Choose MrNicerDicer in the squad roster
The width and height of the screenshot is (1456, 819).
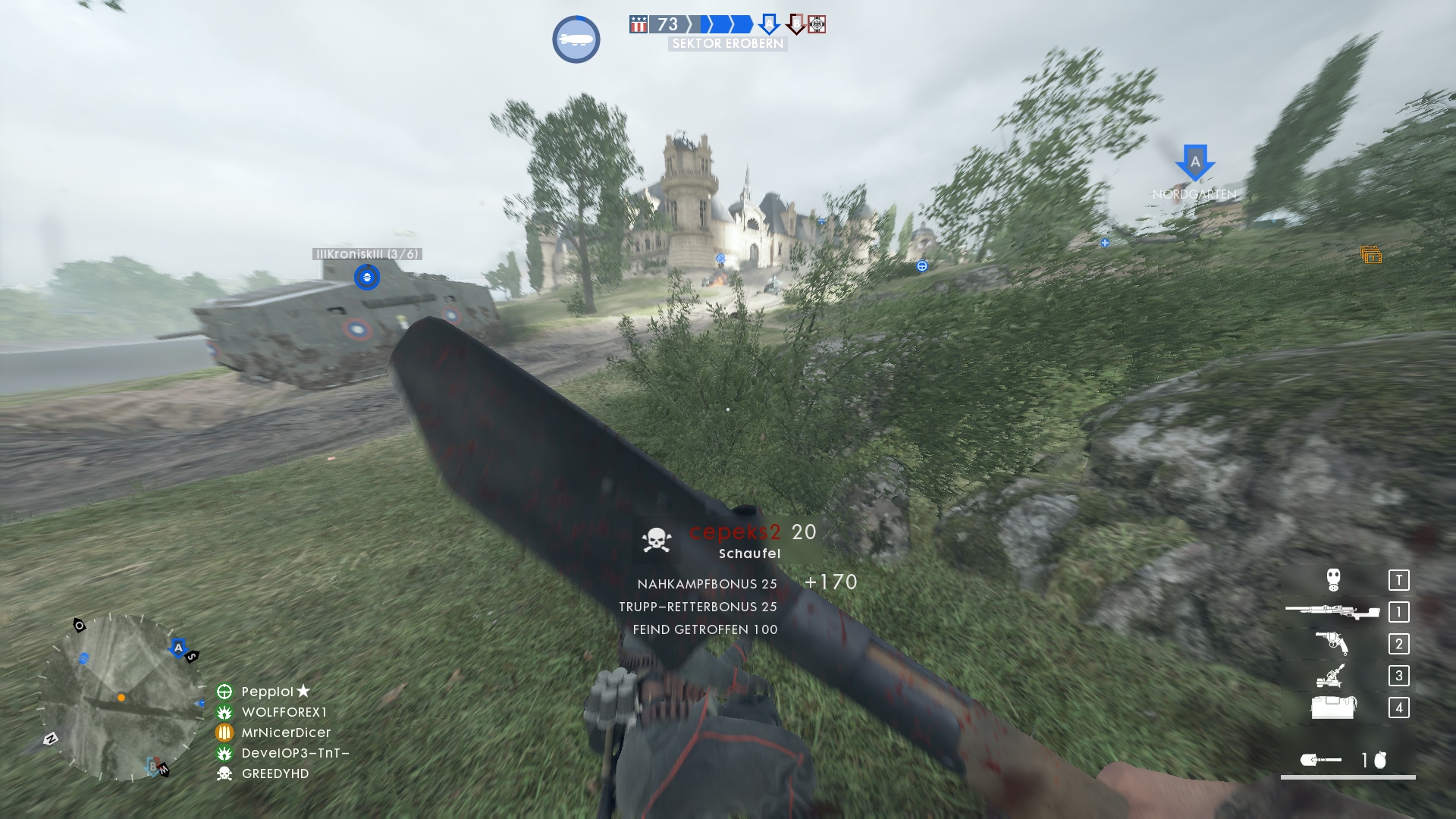286,733
